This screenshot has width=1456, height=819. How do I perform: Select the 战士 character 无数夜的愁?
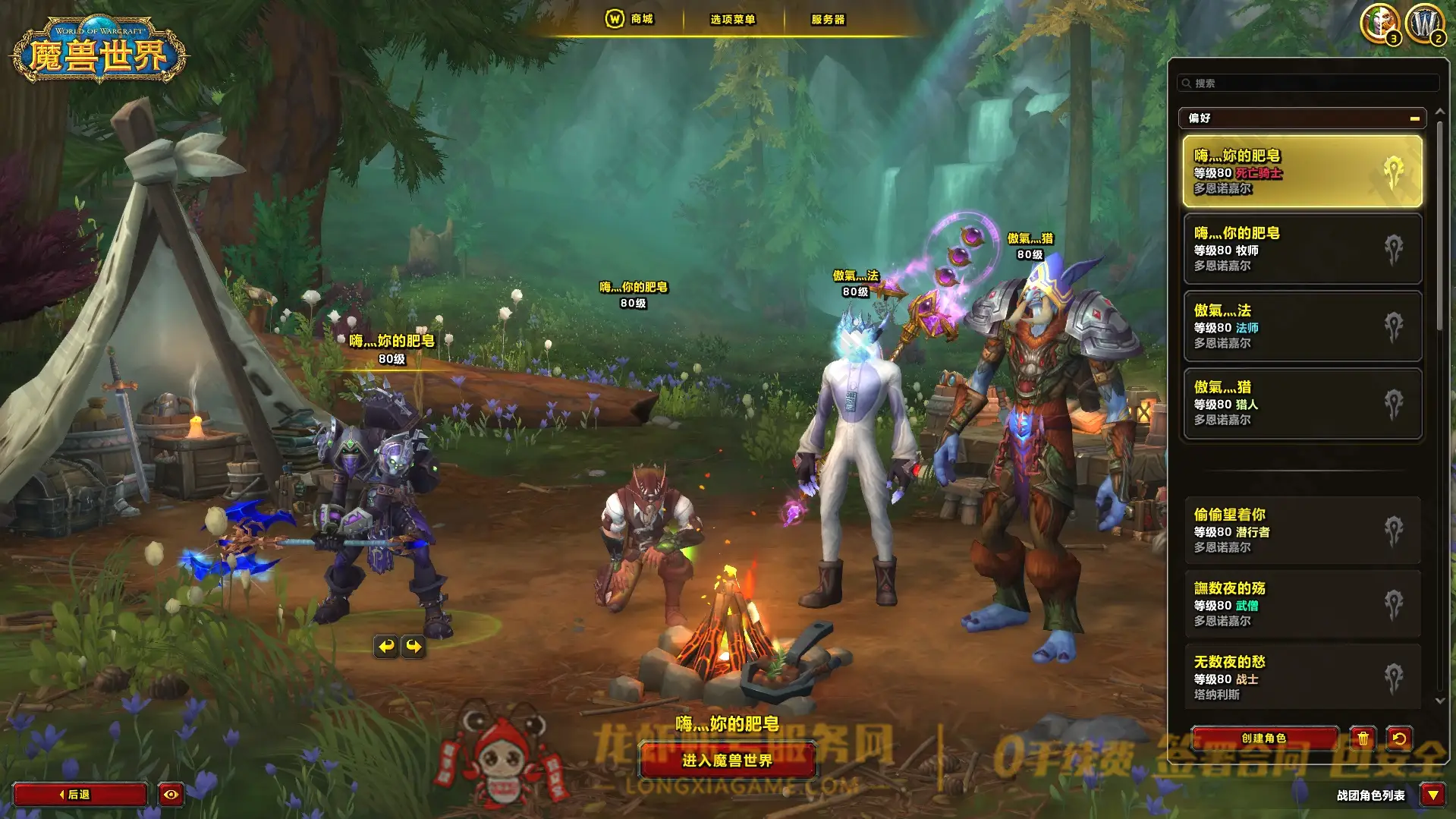tap(1302, 678)
